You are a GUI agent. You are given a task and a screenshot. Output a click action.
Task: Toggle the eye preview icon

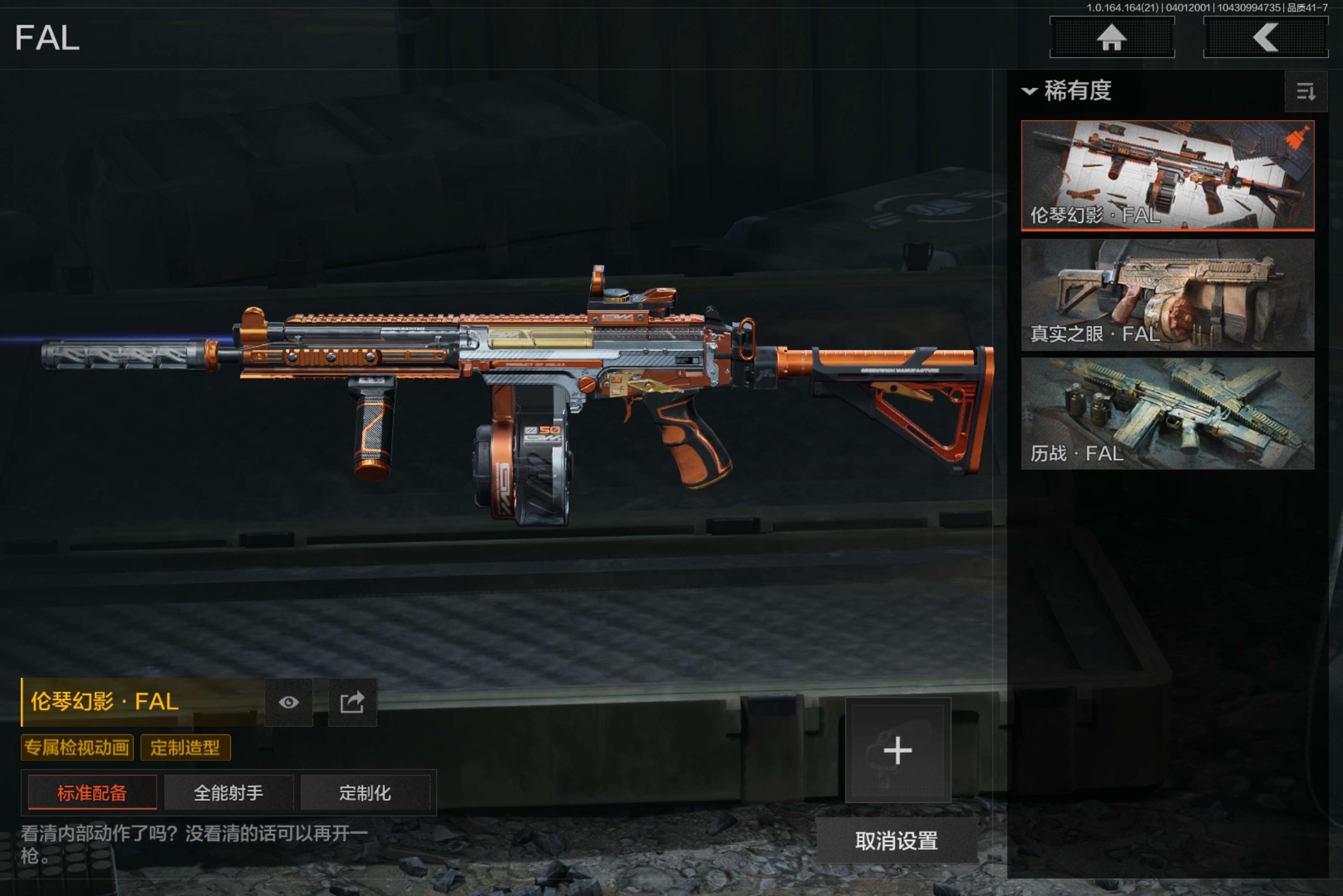(289, 702)
